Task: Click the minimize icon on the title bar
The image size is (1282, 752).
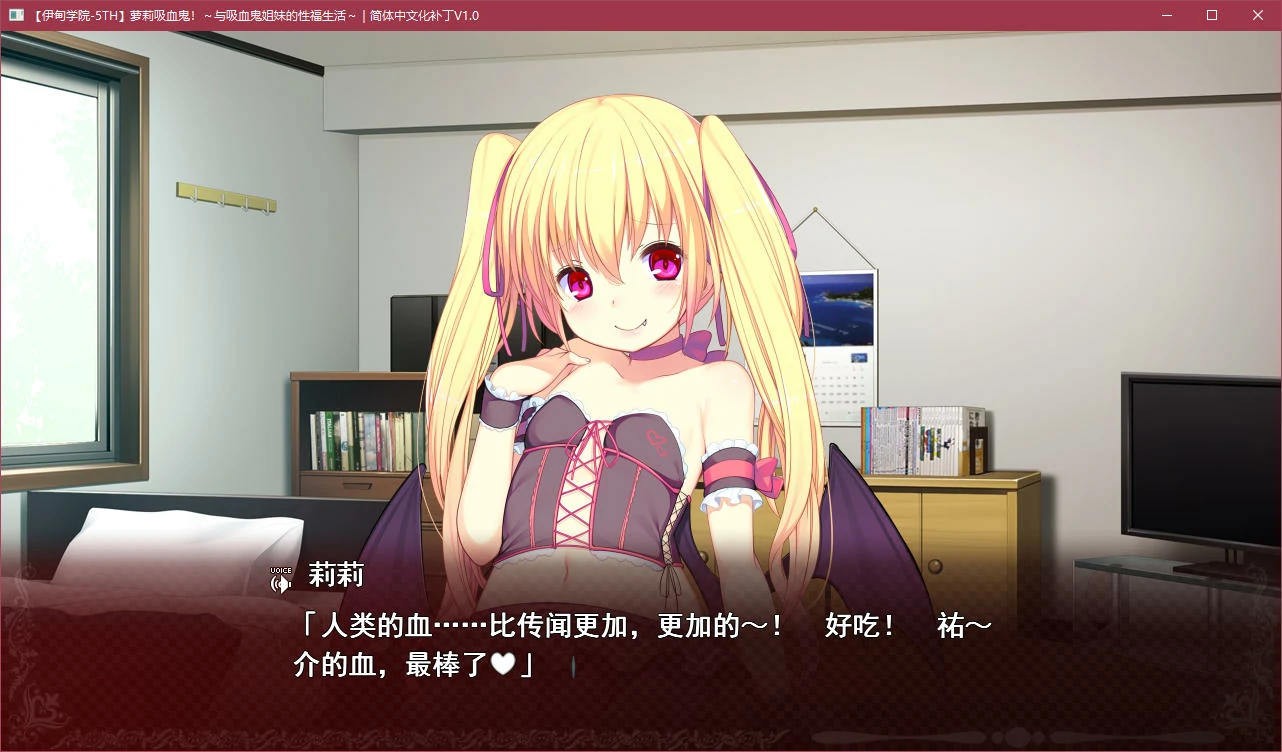Action: [x=1166, y=15]
